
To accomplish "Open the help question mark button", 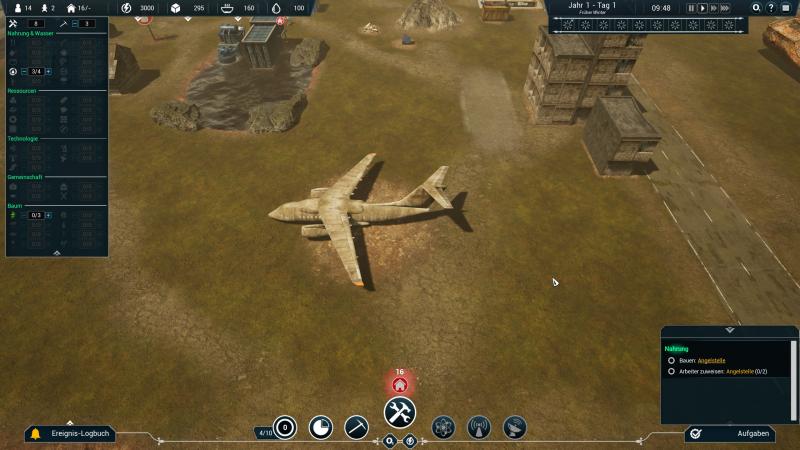I will [x=771, y=8].
